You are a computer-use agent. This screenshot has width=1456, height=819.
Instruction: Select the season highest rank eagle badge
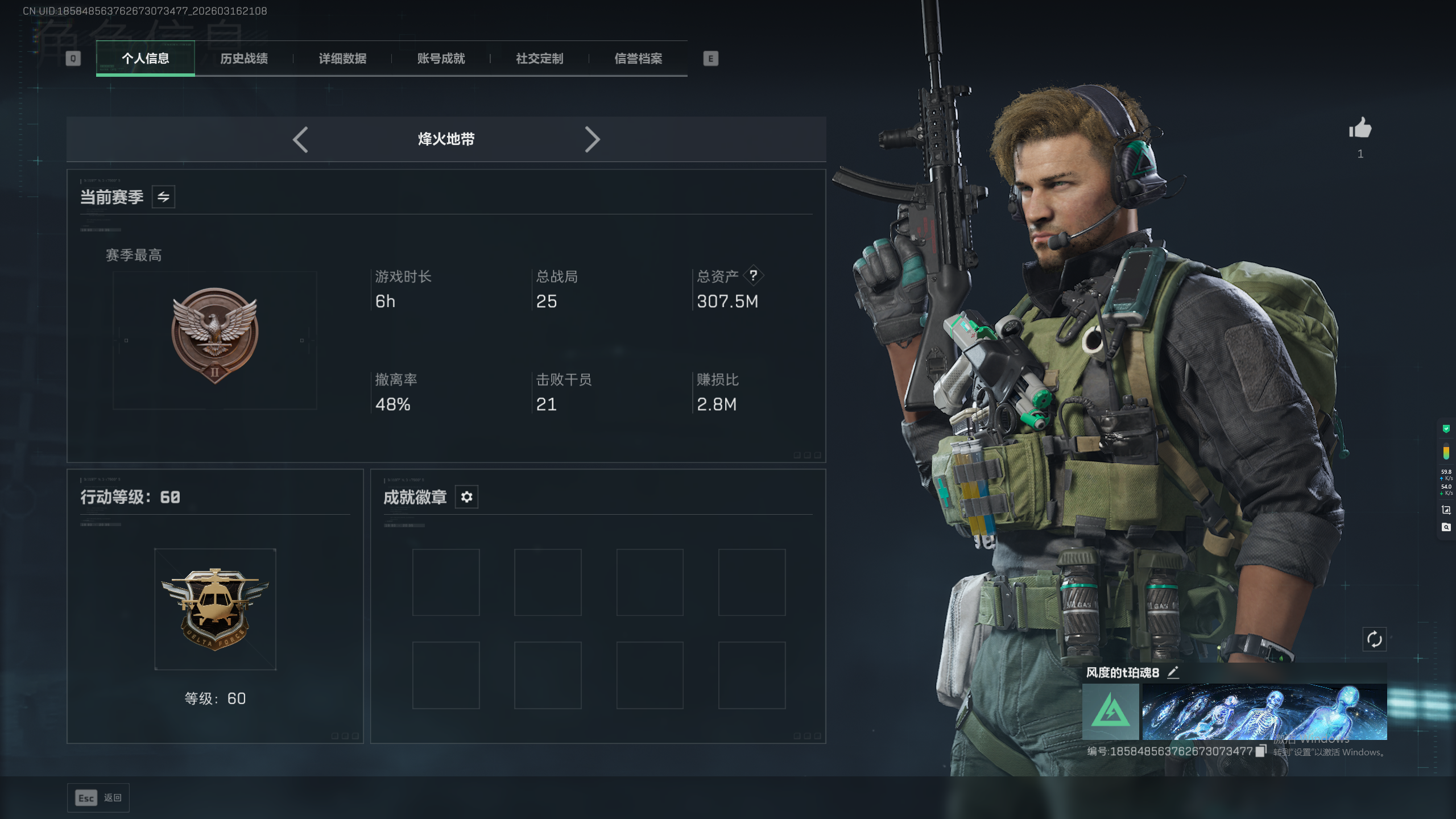coord(215,336)
